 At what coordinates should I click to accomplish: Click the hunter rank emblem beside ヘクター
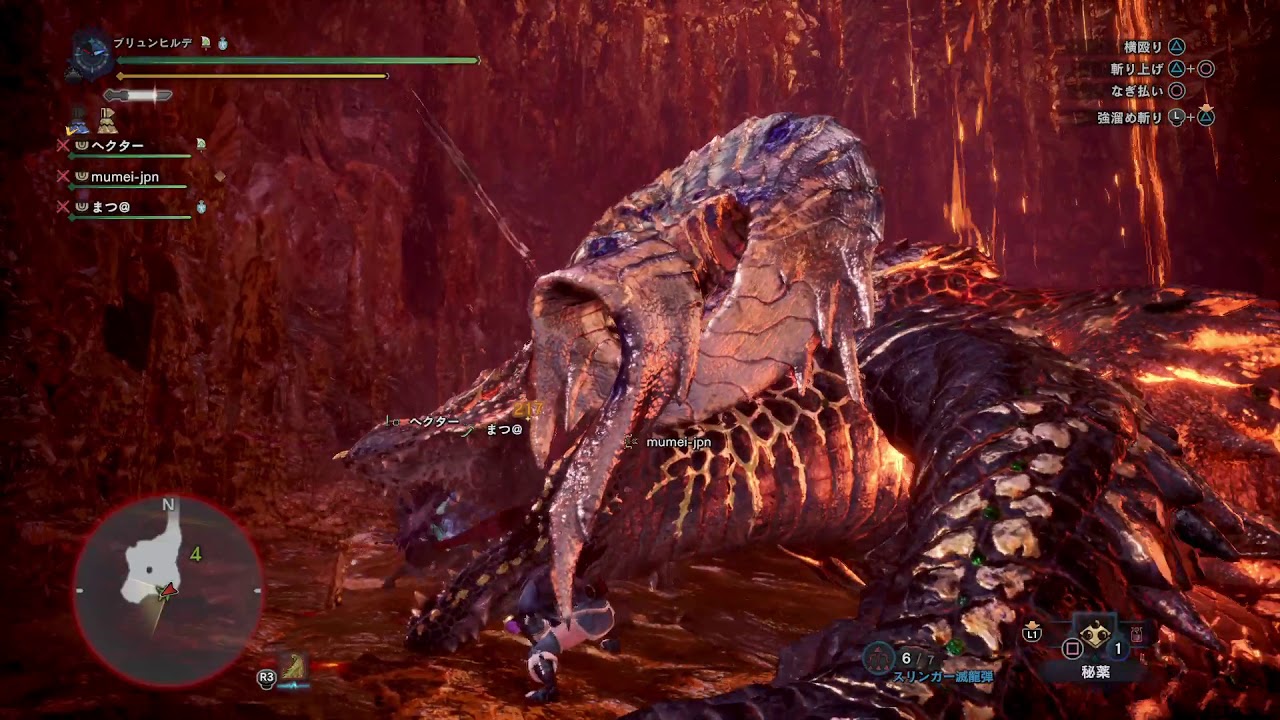tap(81, 144)
